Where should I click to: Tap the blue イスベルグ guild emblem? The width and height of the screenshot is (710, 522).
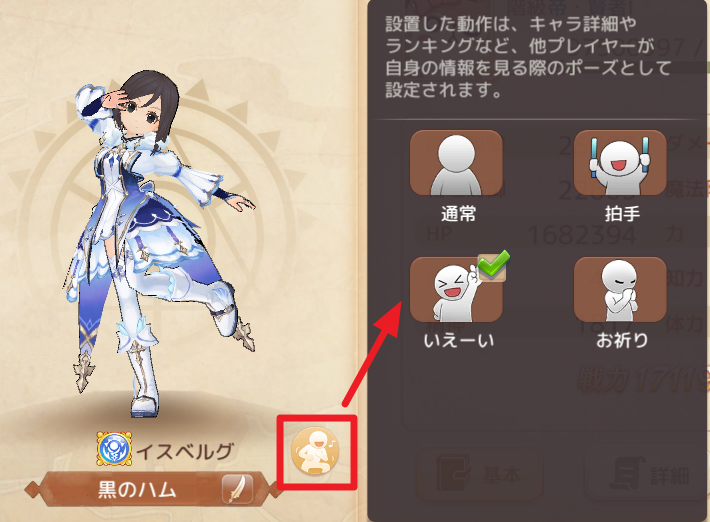pyautogui.click(x=112, y=449)
